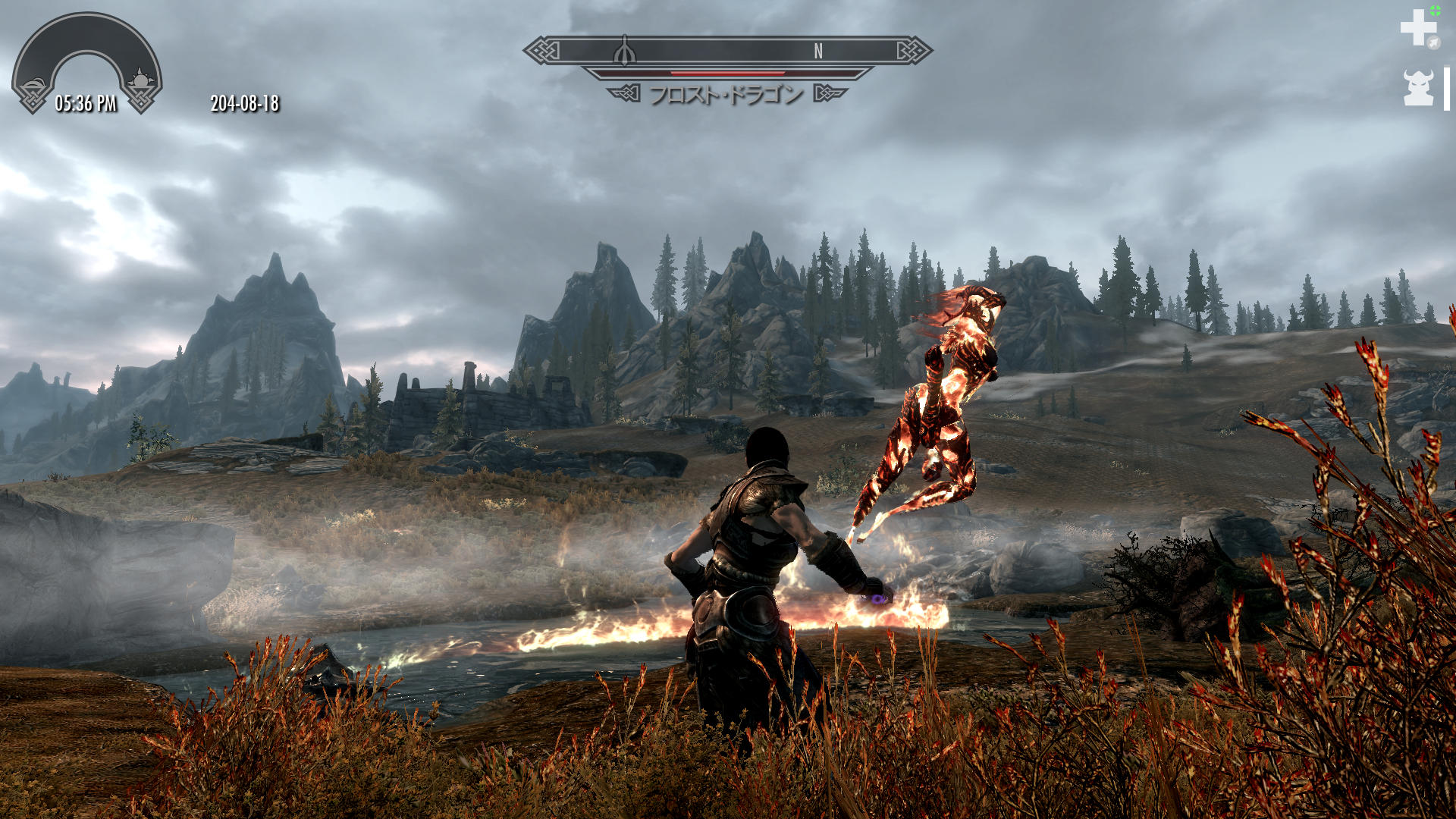Click the sun icon on the clock arc
1456x819 pixels.
pos(140,80)
